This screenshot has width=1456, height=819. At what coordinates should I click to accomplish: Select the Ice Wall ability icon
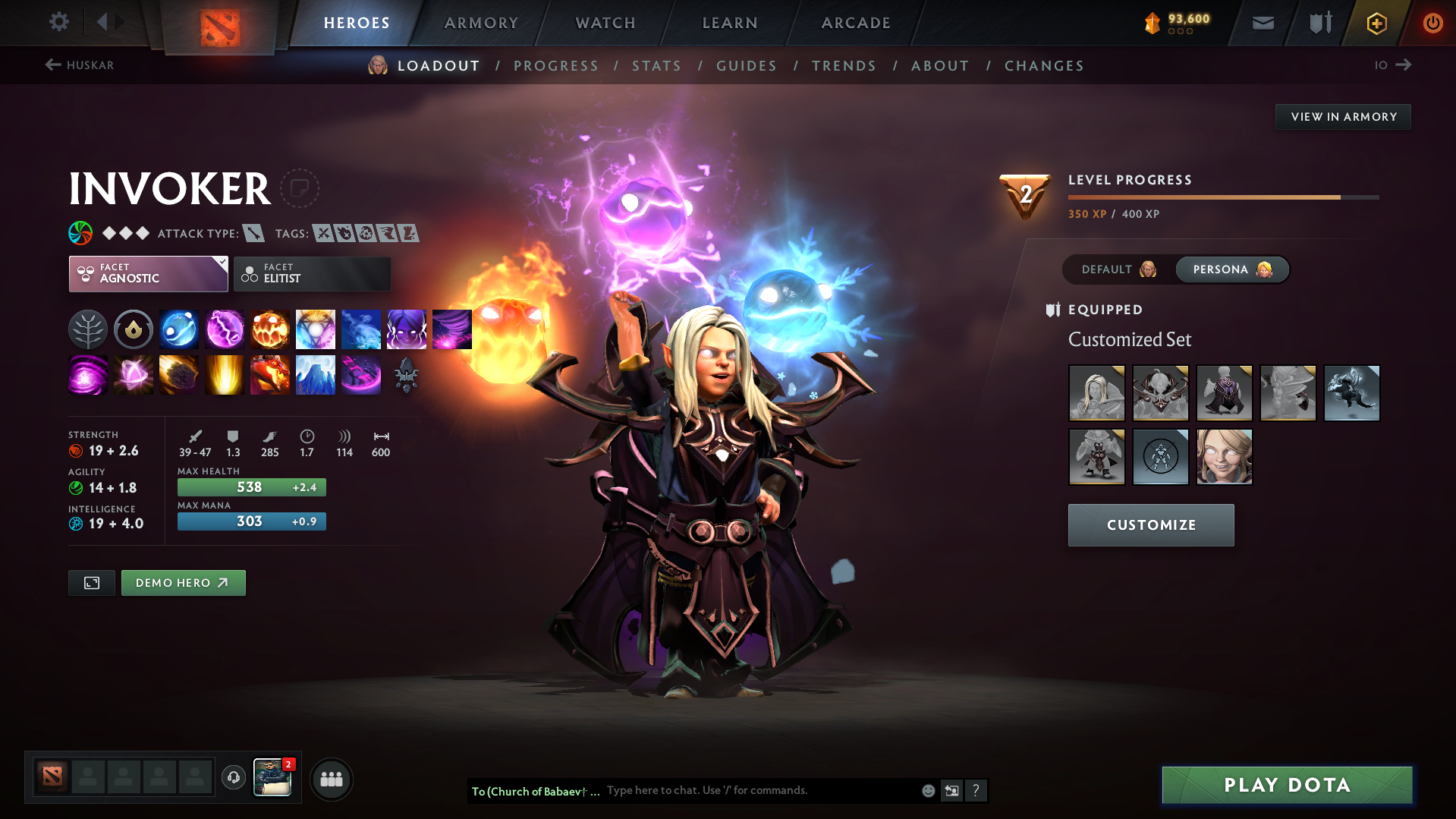(x=316, y=374)
